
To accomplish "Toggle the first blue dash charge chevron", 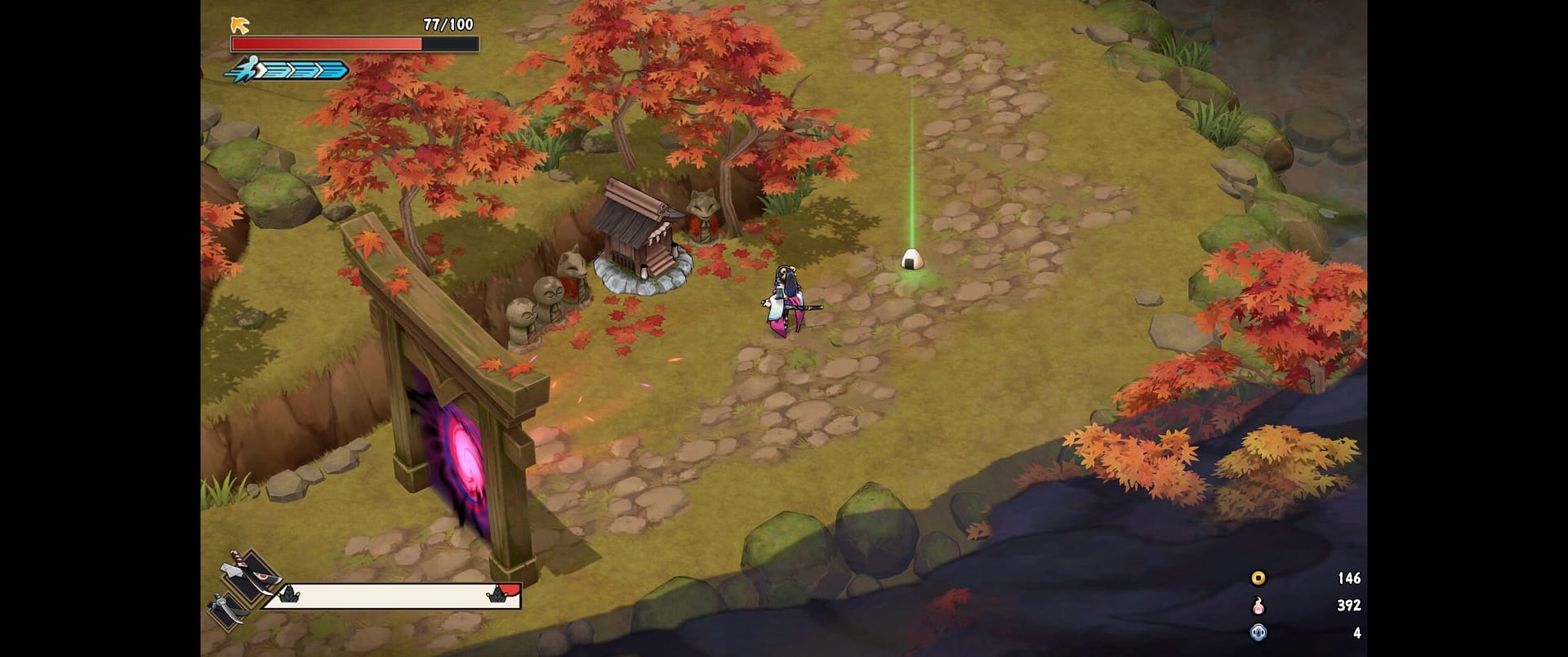I will [x=275, y=71].
